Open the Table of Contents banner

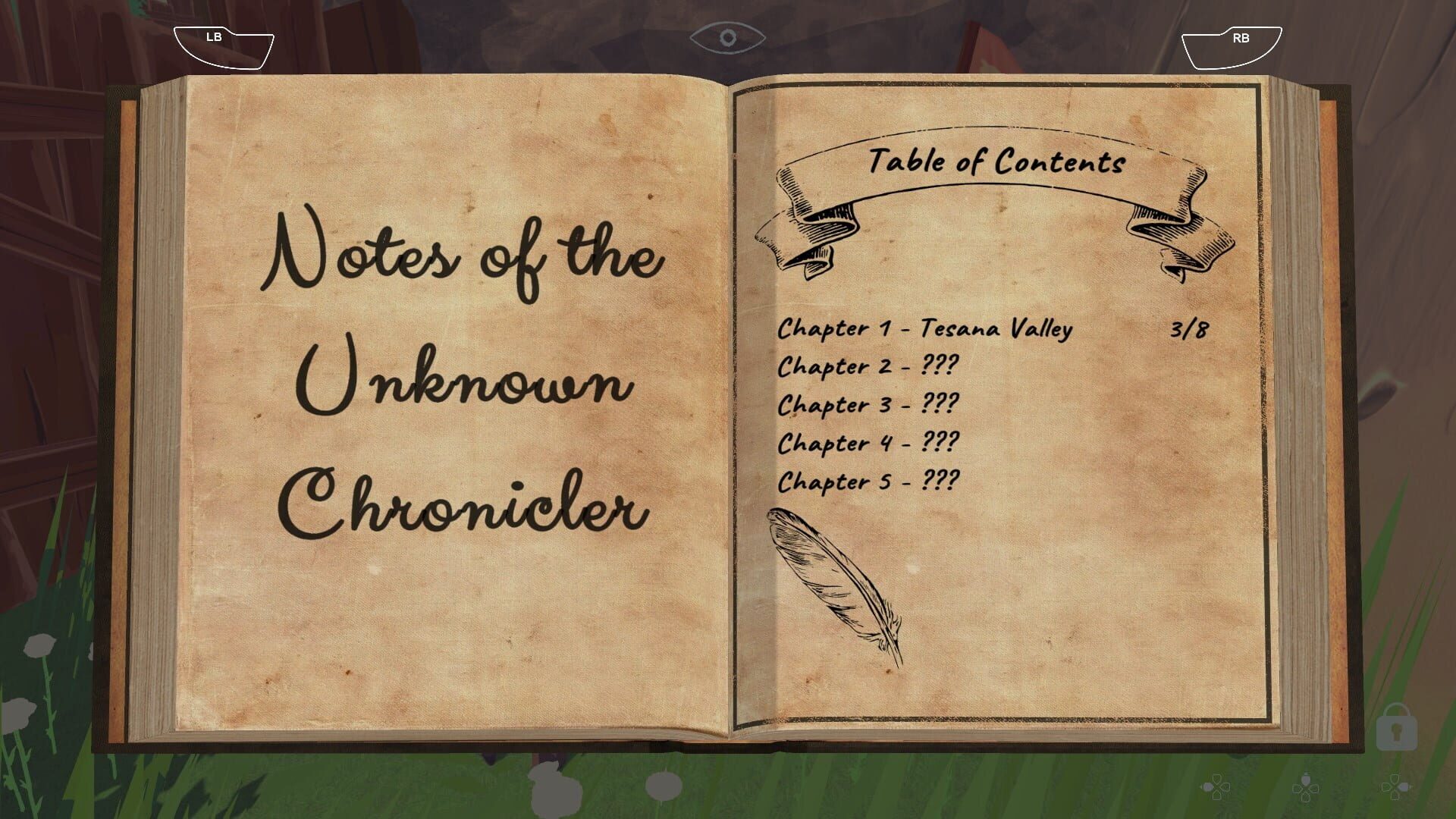(997, 161)
